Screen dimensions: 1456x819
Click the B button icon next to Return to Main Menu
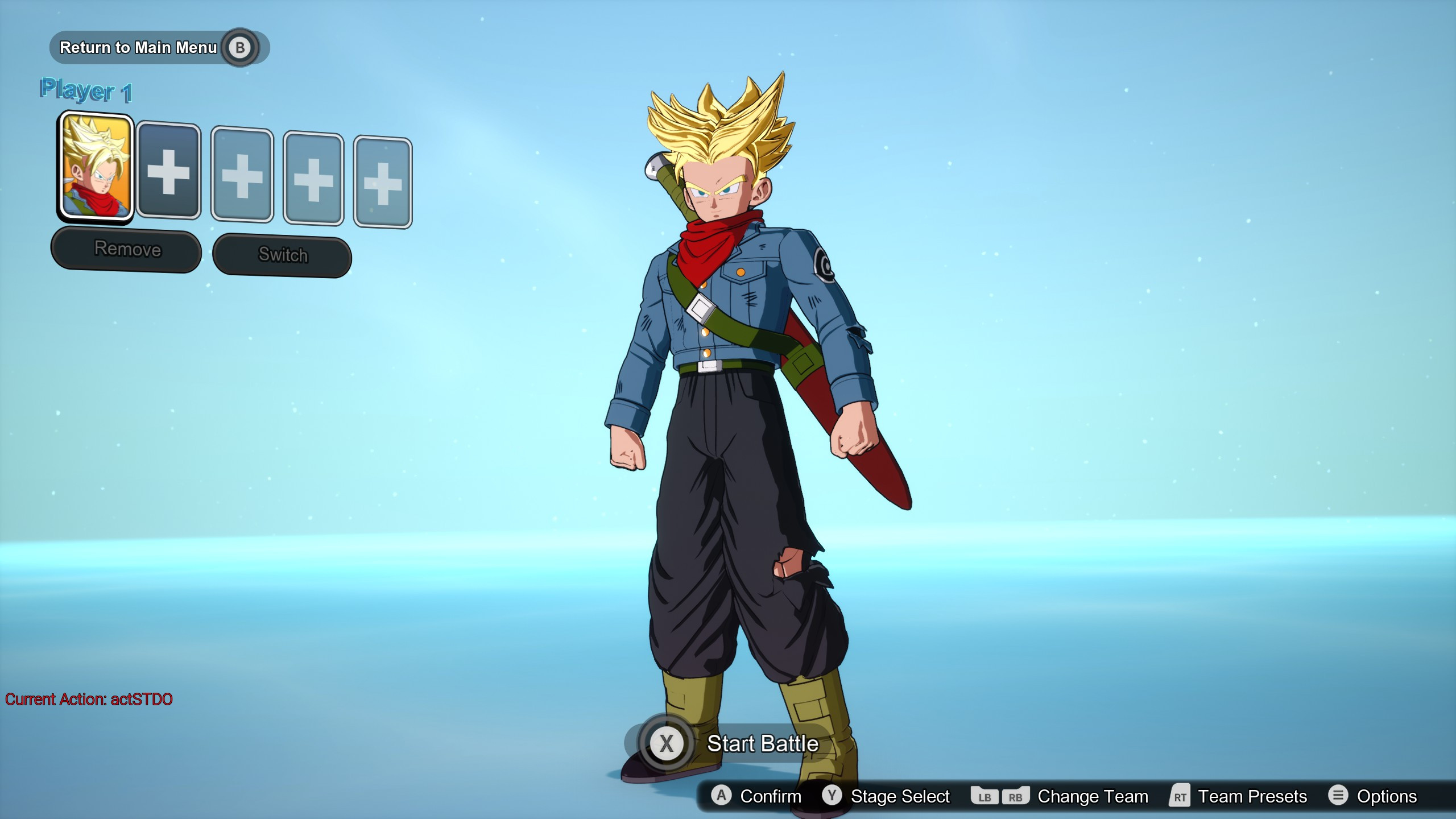click(x=241, y=47)
